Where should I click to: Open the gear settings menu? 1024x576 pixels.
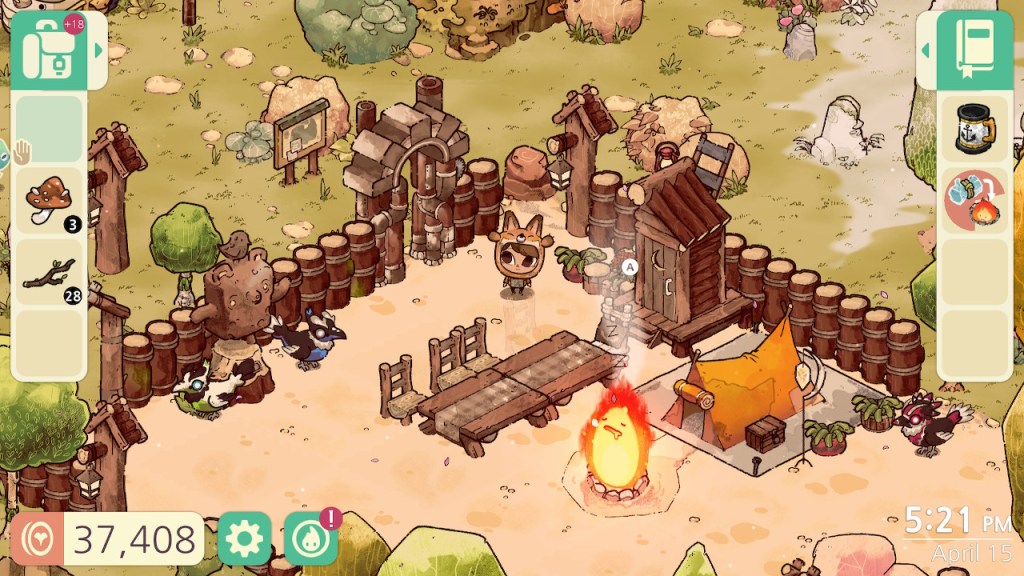click(x=244, y=539)
